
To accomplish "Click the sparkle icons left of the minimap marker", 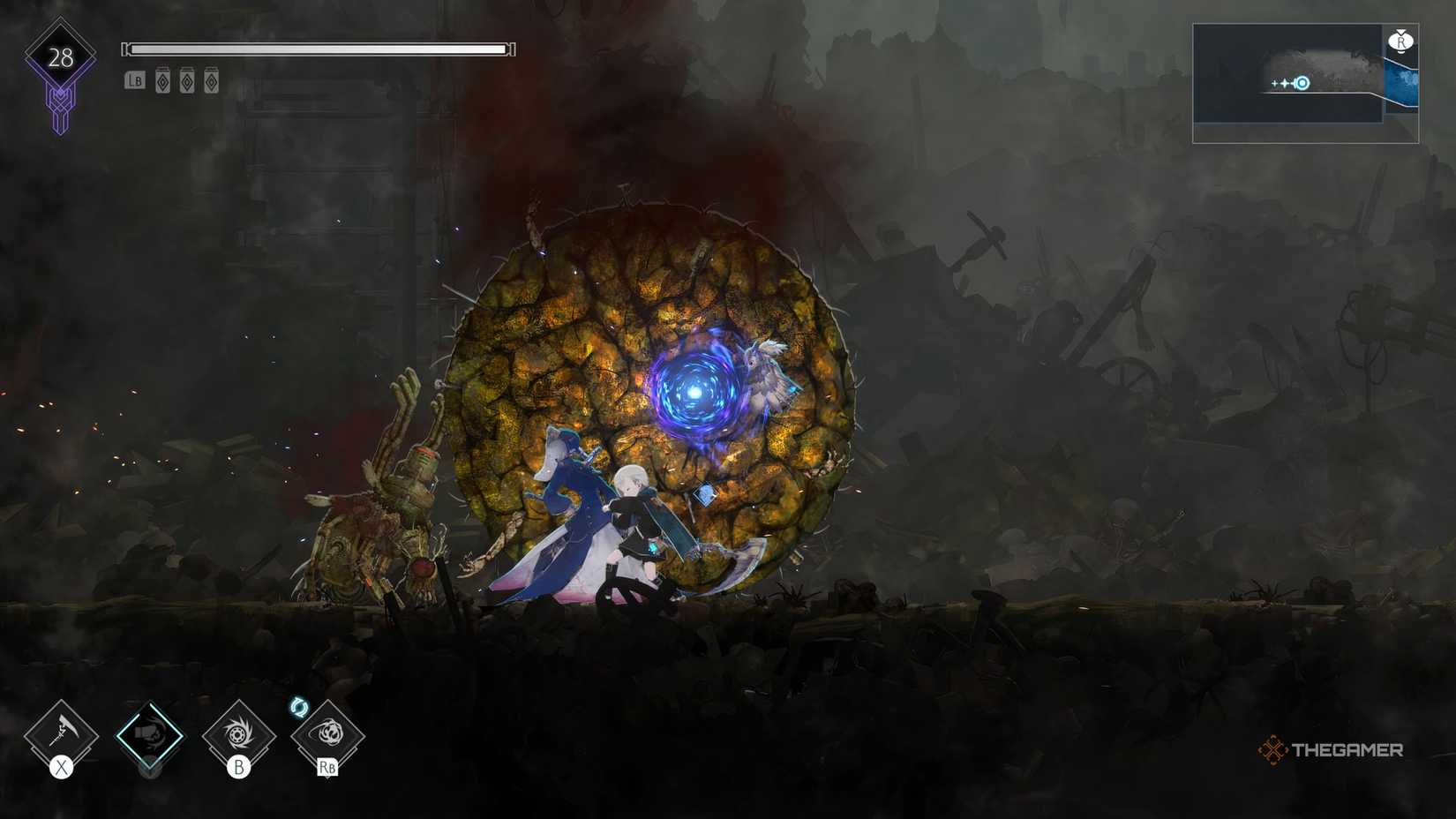I will [1280, 83].
